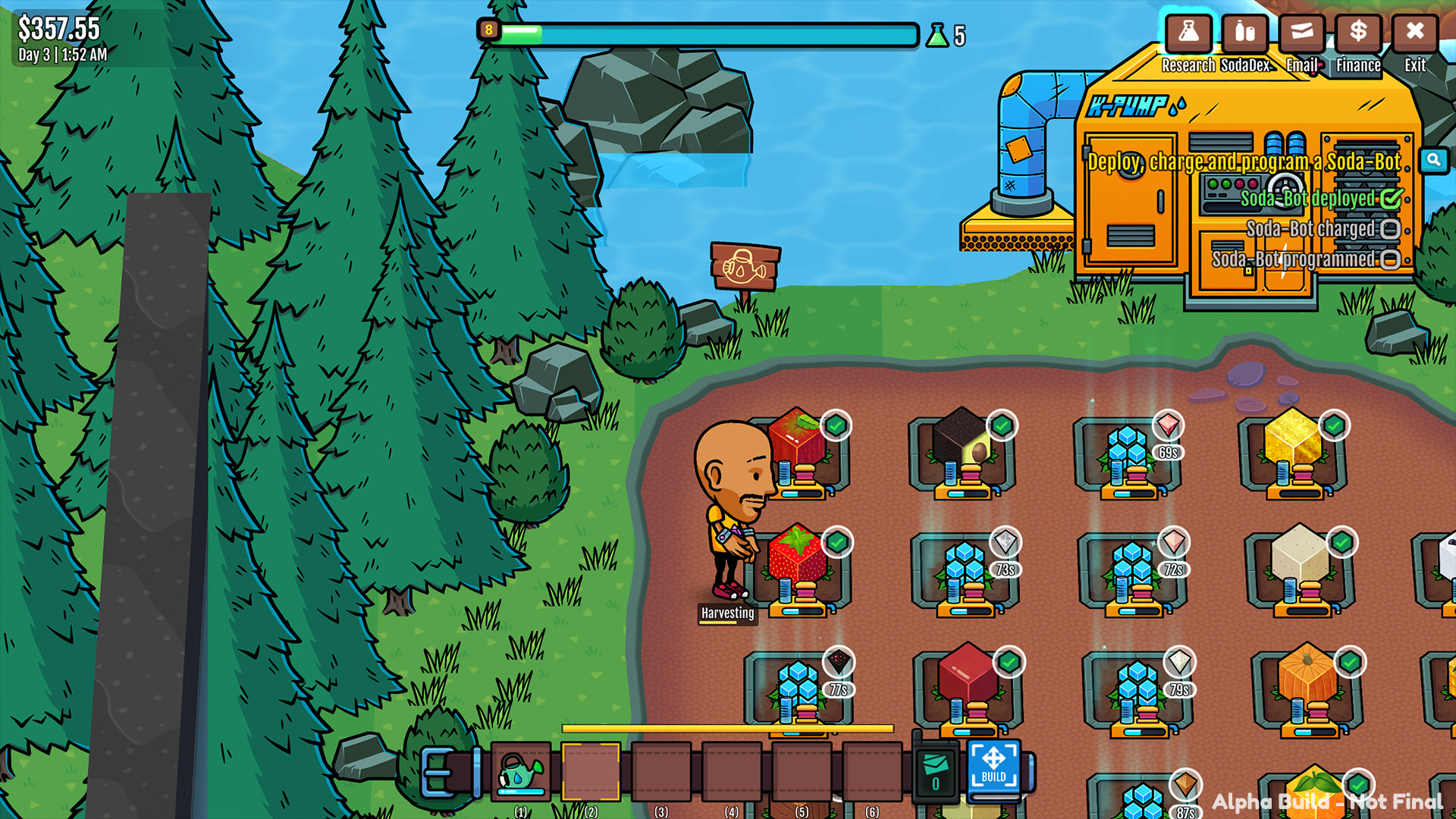
Task: Check your Email inbox
Action: [1301, 33]
